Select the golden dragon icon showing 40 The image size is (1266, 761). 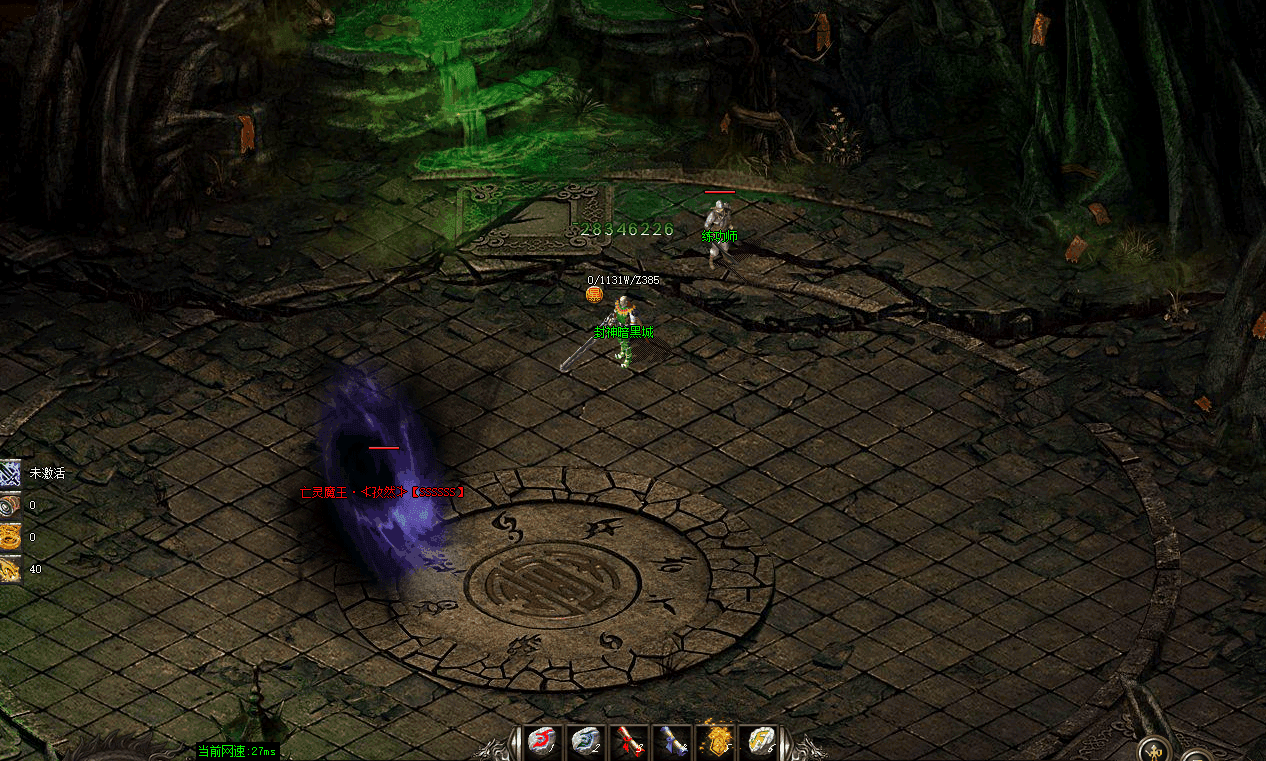point(10,569)
